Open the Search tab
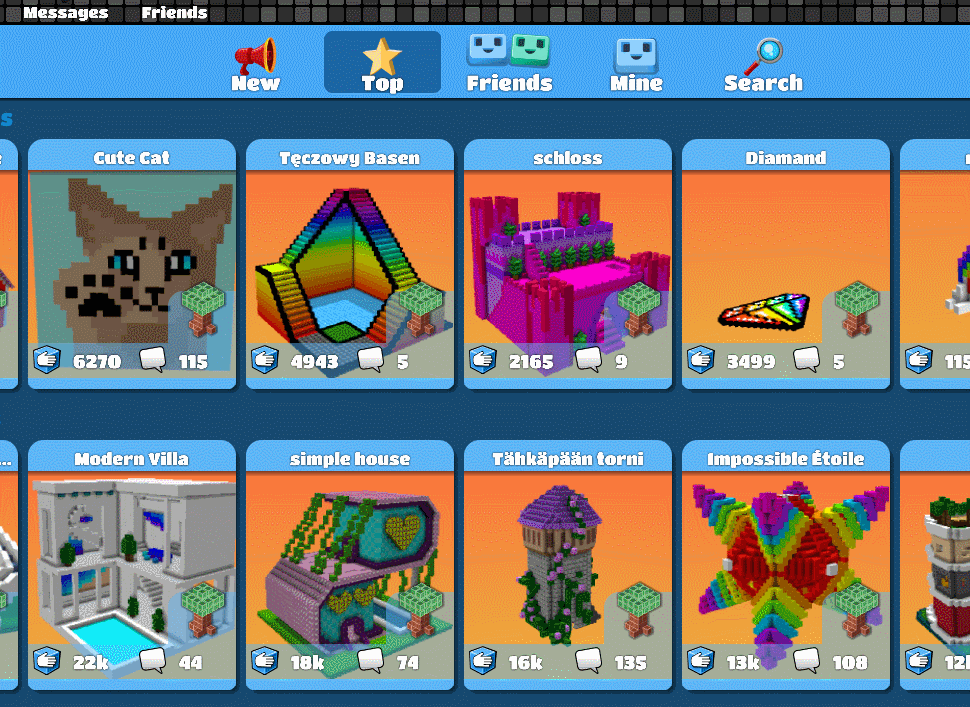The image size is (970, 707). pos(763,64)
